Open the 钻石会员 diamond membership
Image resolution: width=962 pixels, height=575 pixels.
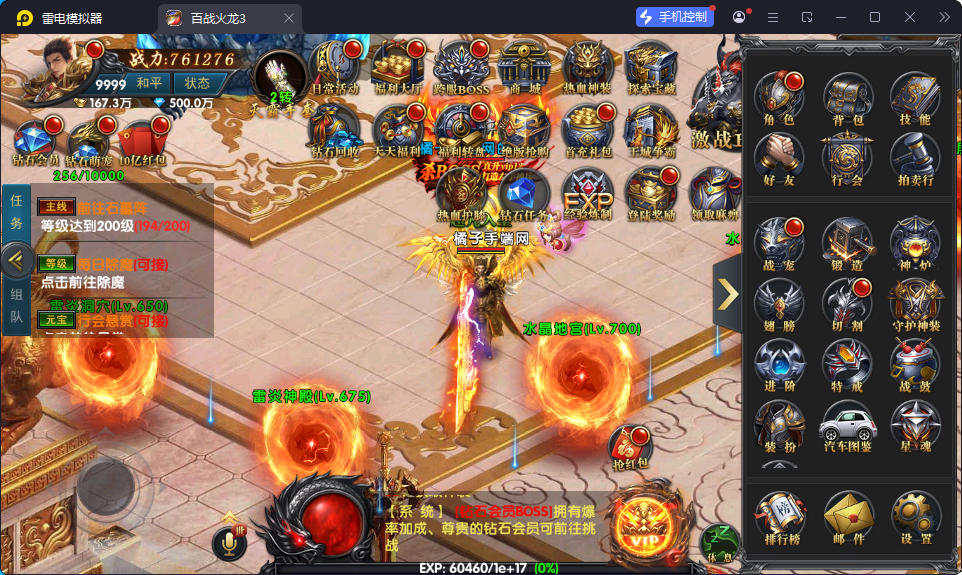tap(34, 142)
